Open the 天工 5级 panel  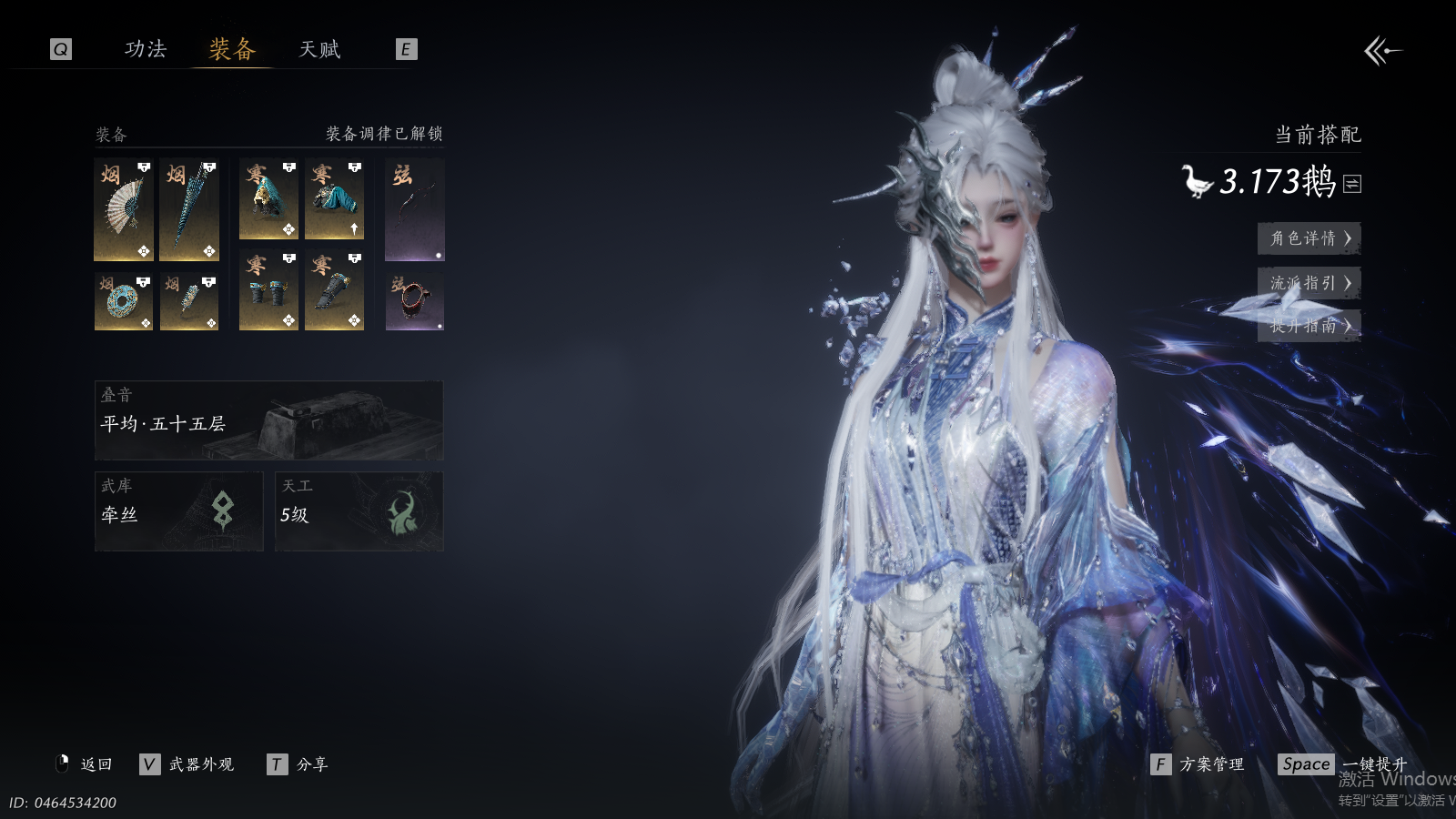[359, 511]
